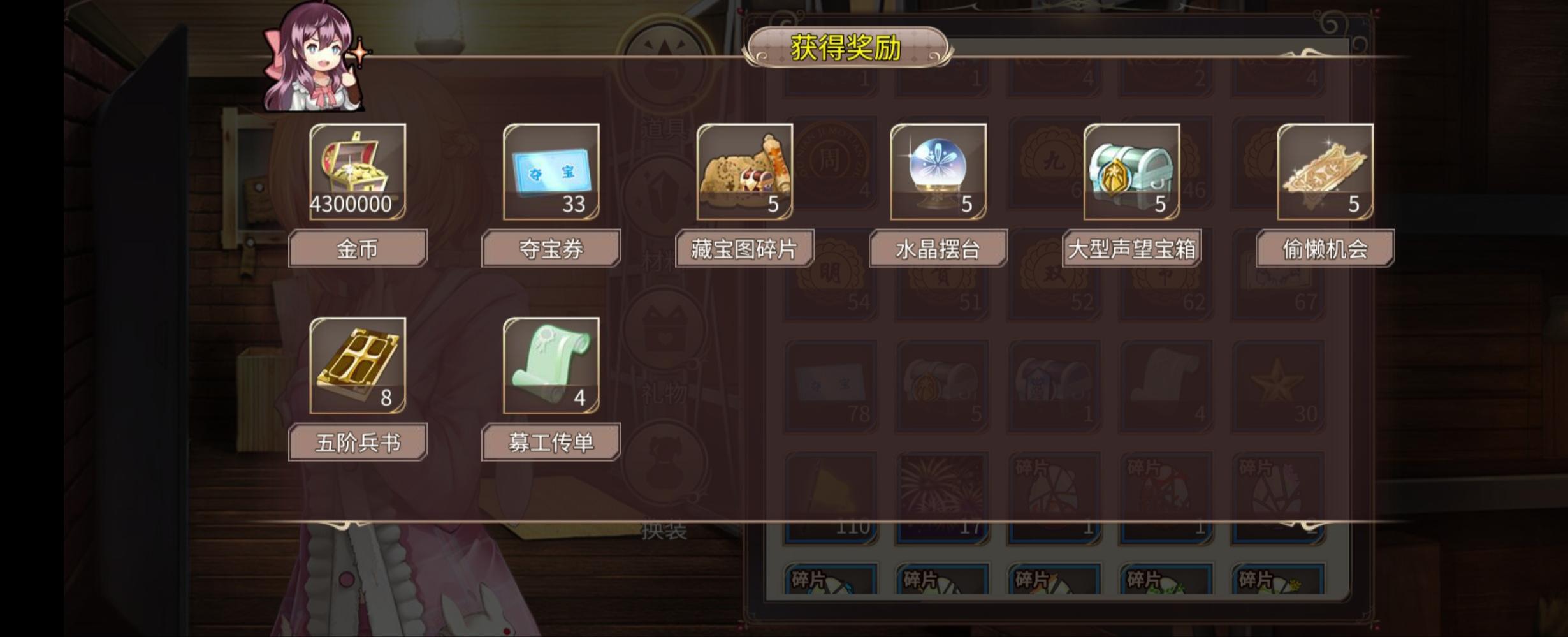Click the 金币 name label
1568x637 pixels.
pos(357,247)
